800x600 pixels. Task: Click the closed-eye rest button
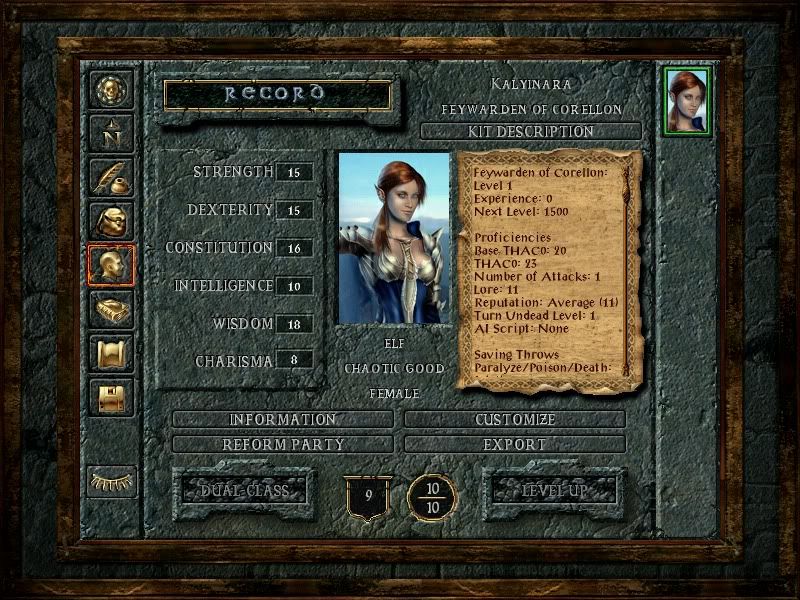point(111,479)
